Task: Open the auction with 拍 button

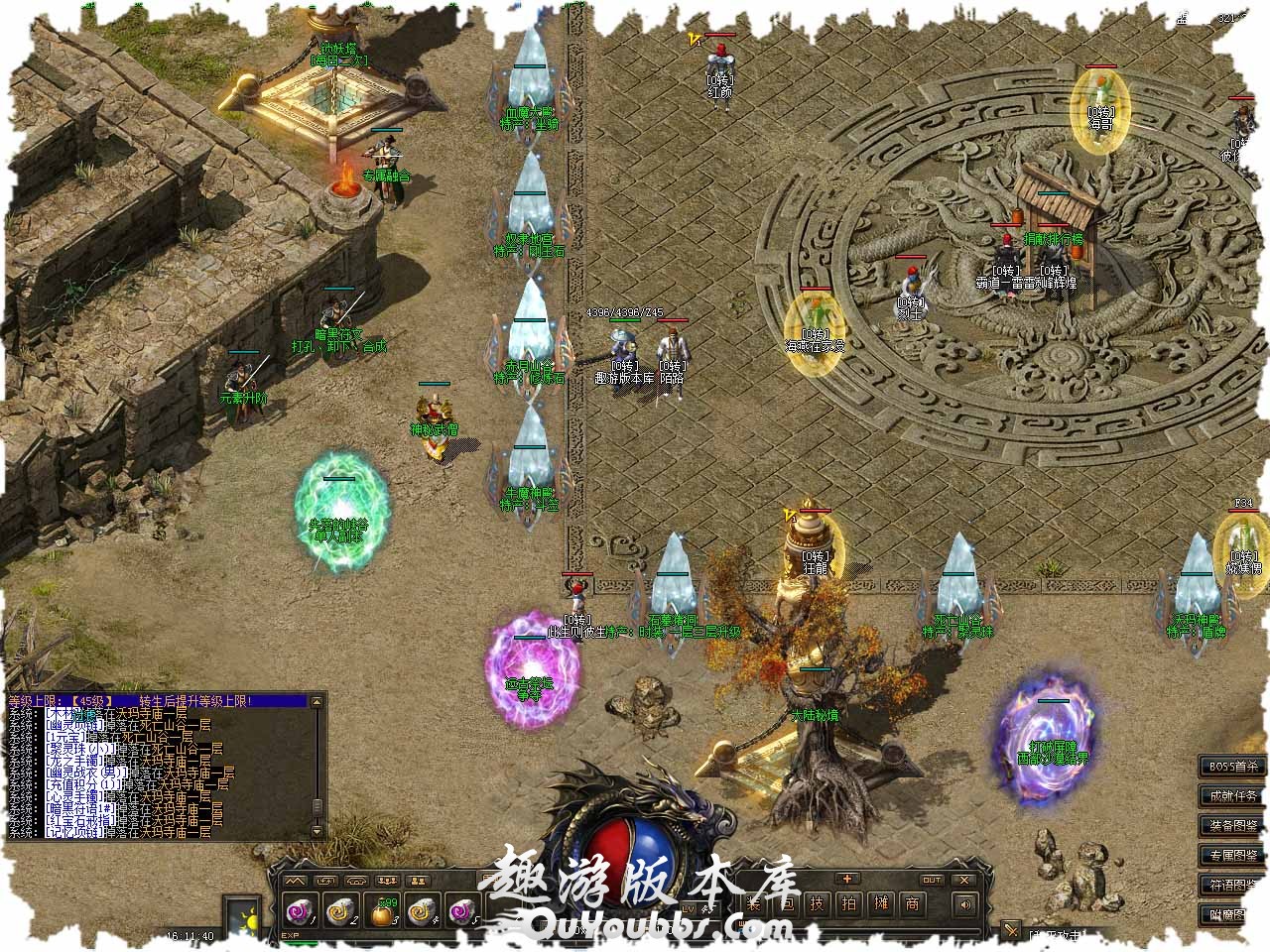Action: (x=848, y=903)
